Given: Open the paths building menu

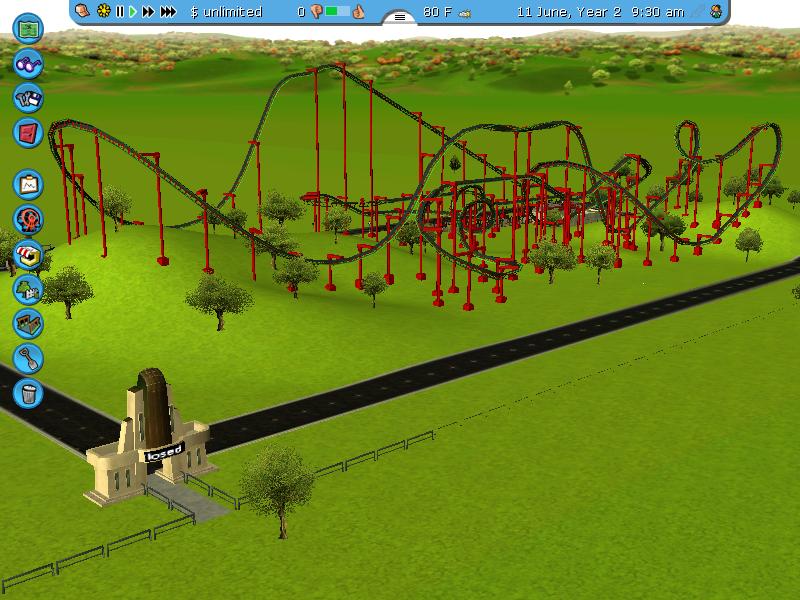Looking at the screenshot, I should pyautogui.click(x=29, y=323).
